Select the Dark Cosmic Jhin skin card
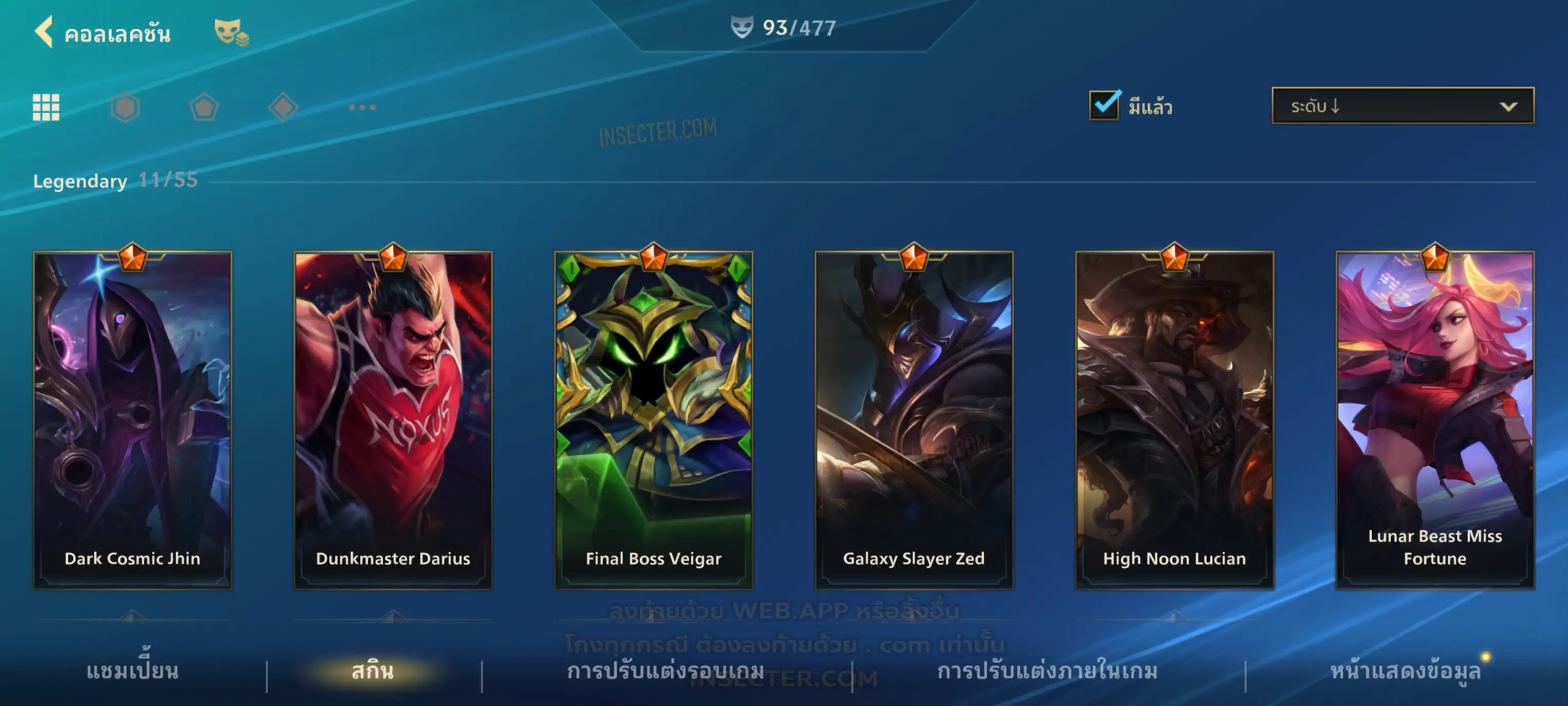Image resolution: width=1568 pixels, height=706 pixels. [x=132, y=420]
